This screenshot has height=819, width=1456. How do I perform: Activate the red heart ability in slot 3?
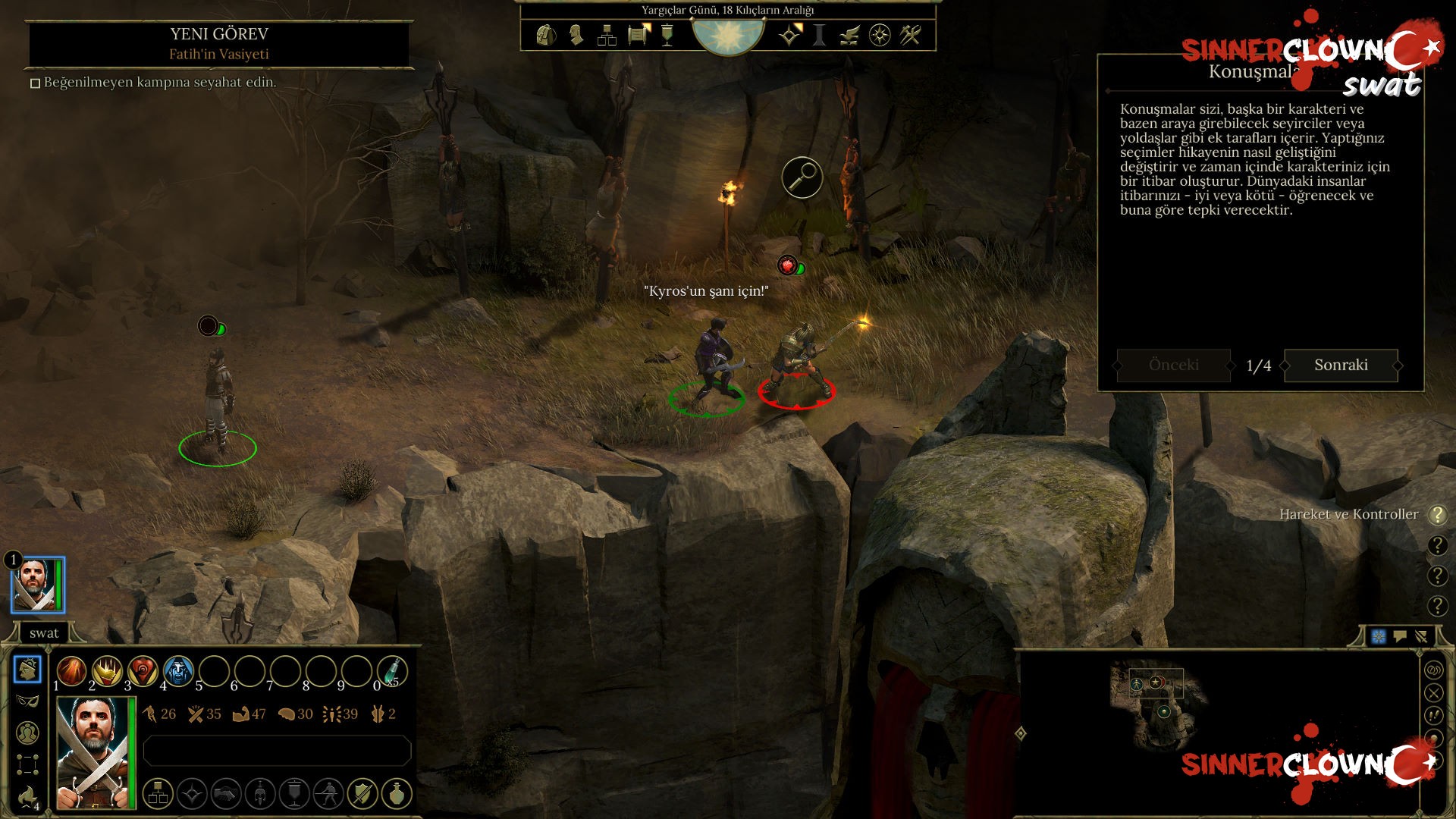143,671
